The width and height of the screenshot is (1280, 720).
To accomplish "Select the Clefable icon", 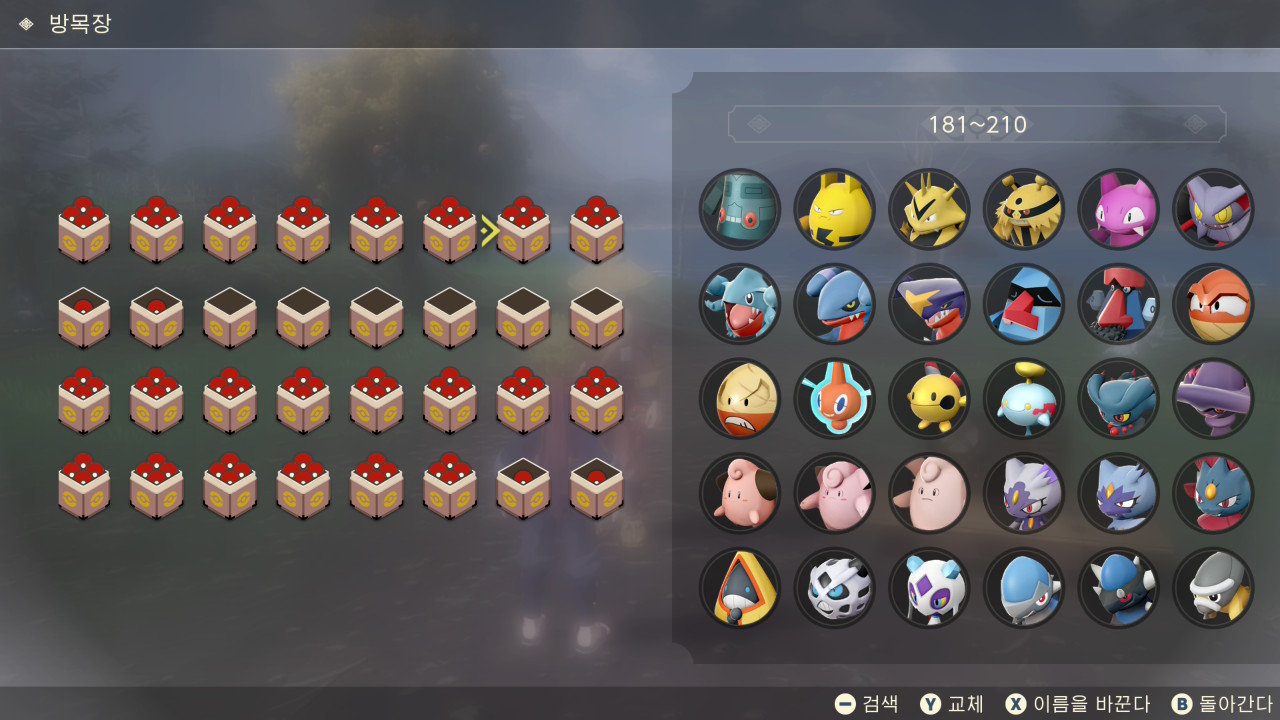I will pos(929,494).
